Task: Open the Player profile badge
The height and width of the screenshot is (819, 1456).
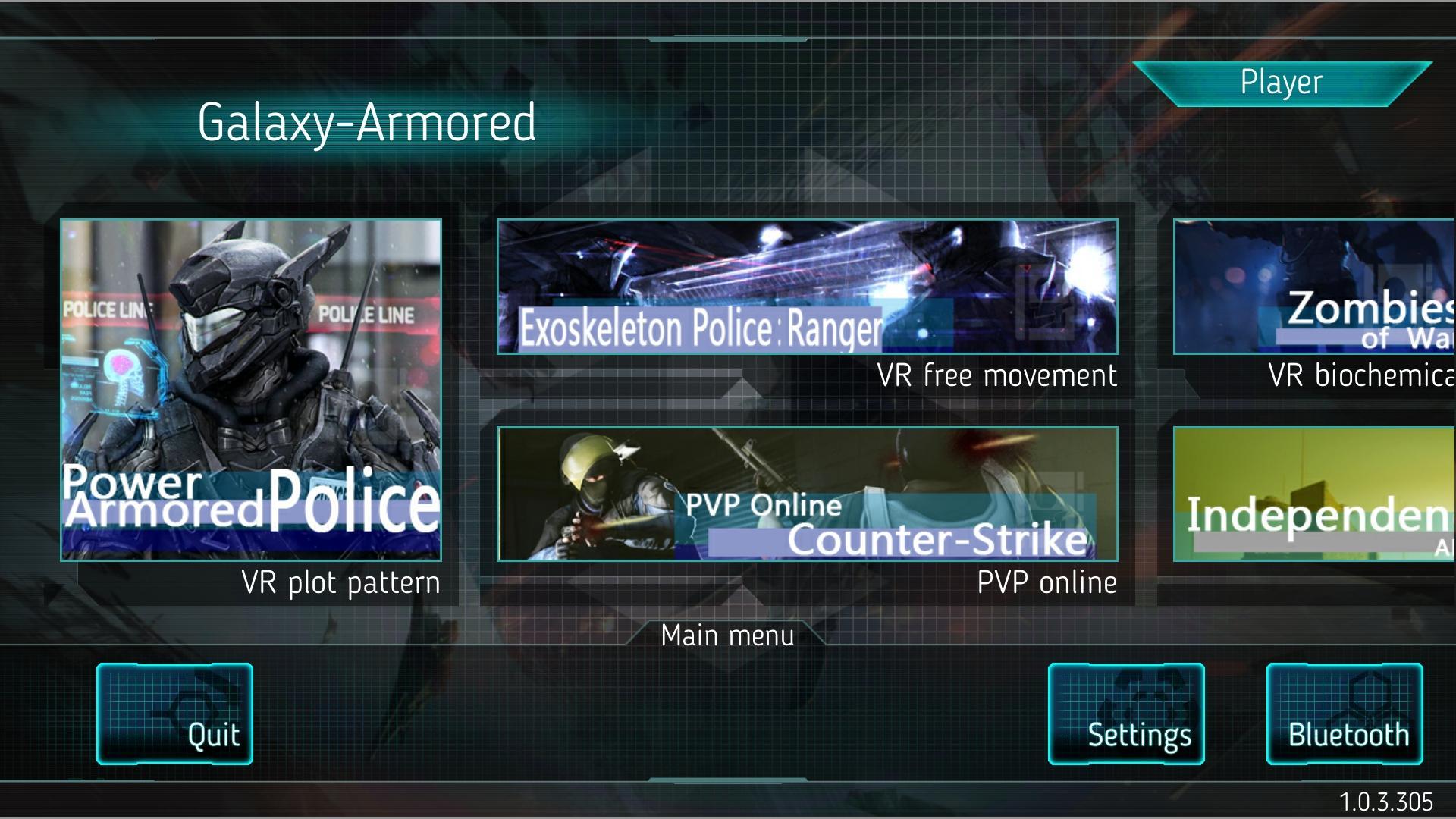Action: pyautogui.click(x=1282, y=82)
